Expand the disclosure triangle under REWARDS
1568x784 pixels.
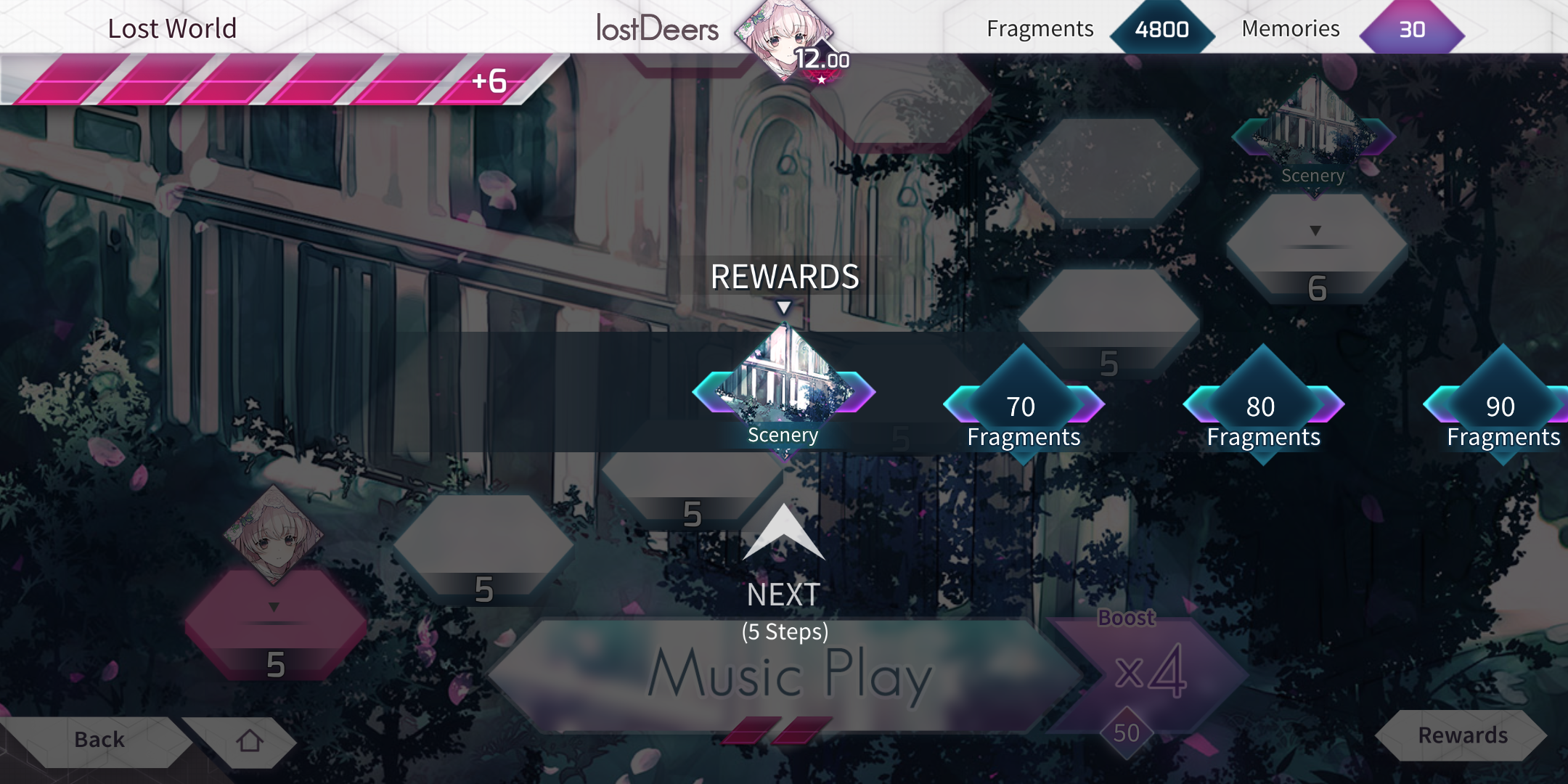click(785, 306)
